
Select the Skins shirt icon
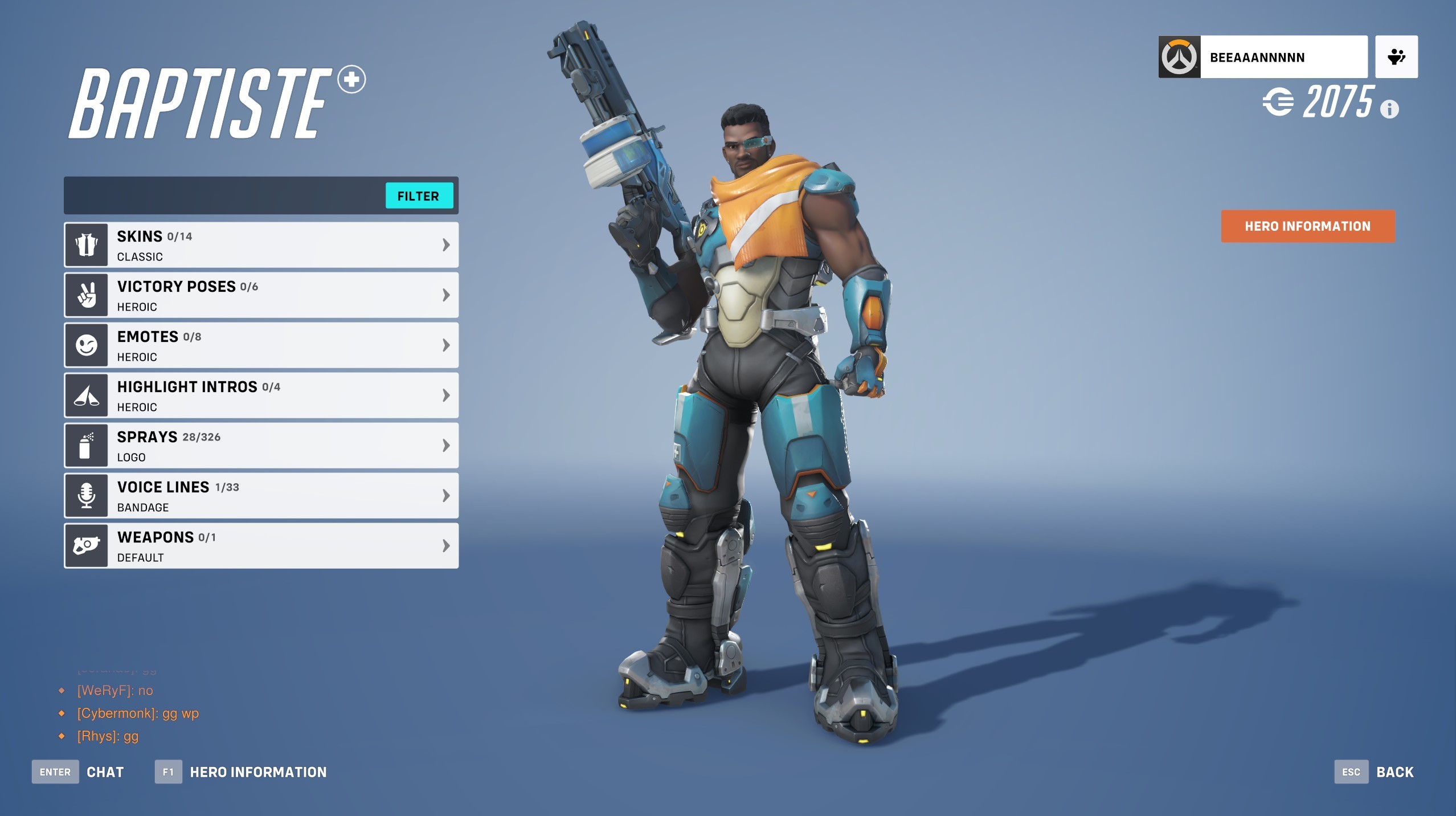pyautogui.click(x=86, y=244)
